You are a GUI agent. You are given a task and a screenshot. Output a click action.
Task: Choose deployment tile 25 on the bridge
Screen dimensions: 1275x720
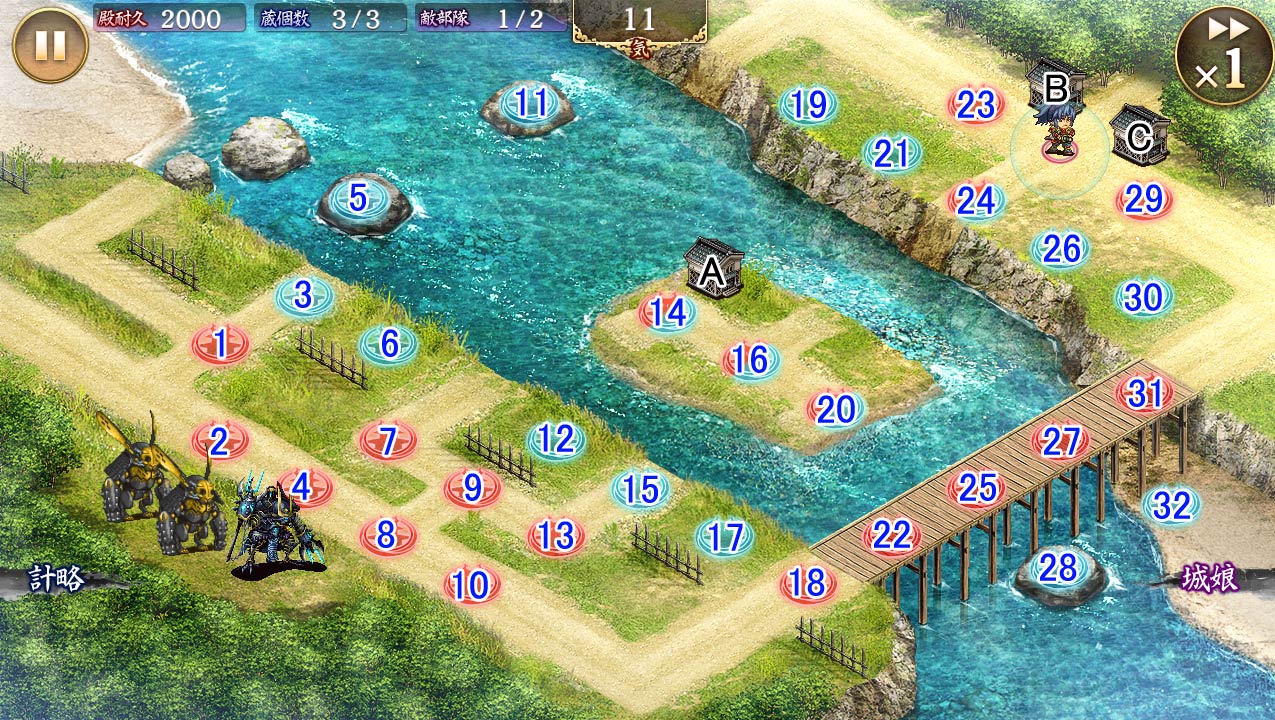coord(977,488)
